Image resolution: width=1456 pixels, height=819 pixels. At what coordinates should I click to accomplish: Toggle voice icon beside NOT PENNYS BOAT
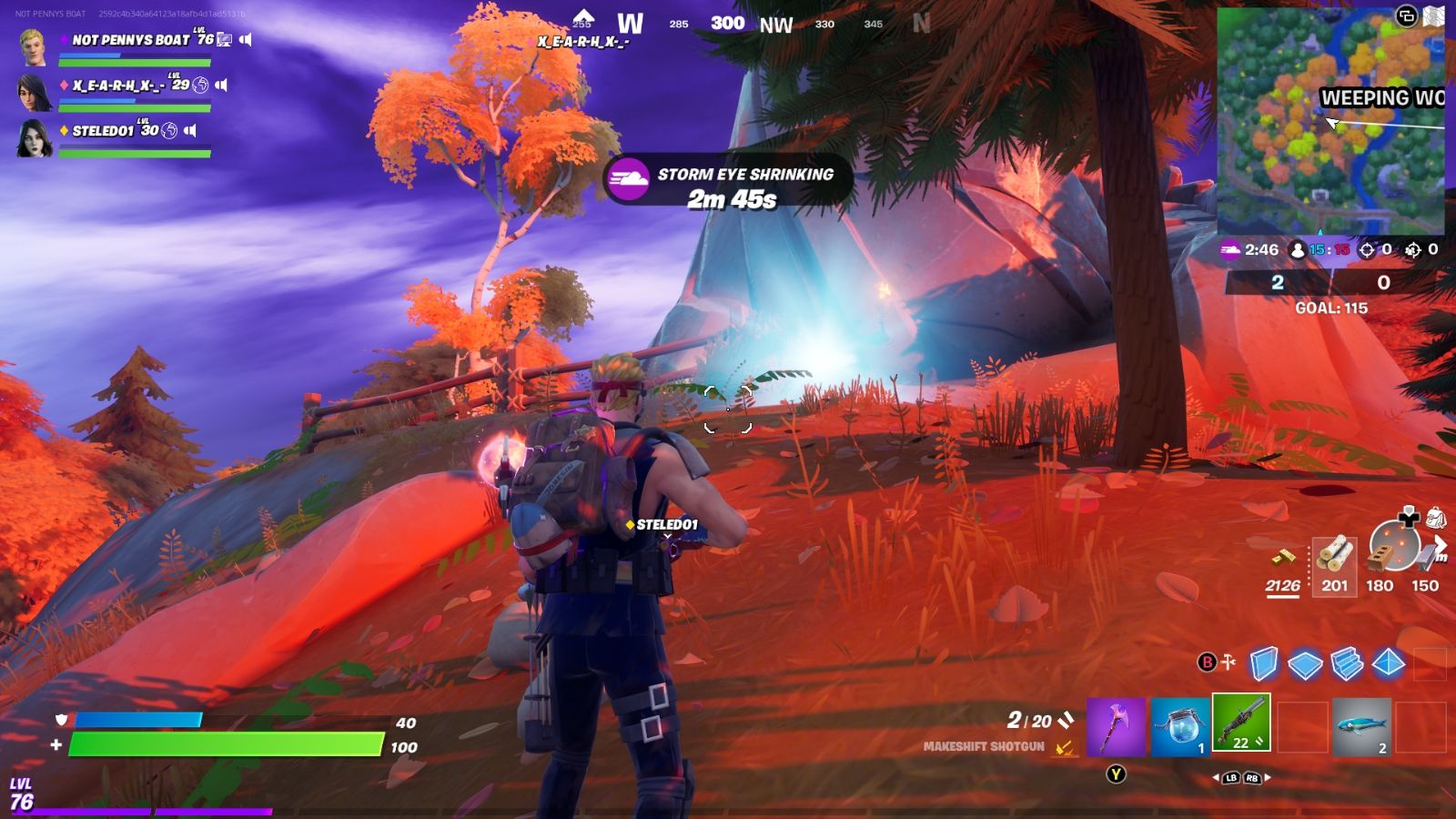pos(246,40)
